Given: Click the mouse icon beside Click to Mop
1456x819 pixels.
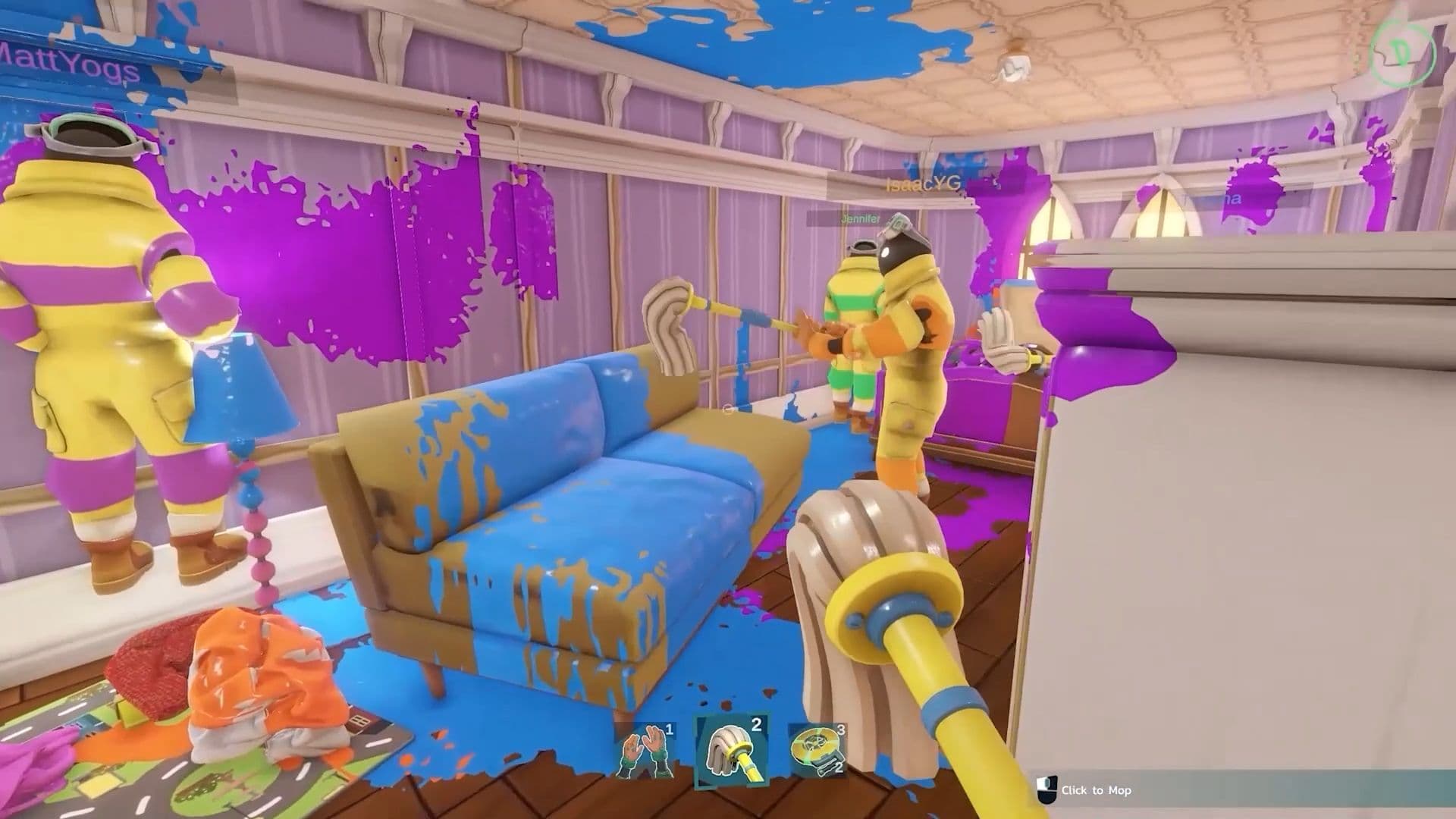Looking at the screenshot, I should pyautogui.click(x=1047, y=789).
